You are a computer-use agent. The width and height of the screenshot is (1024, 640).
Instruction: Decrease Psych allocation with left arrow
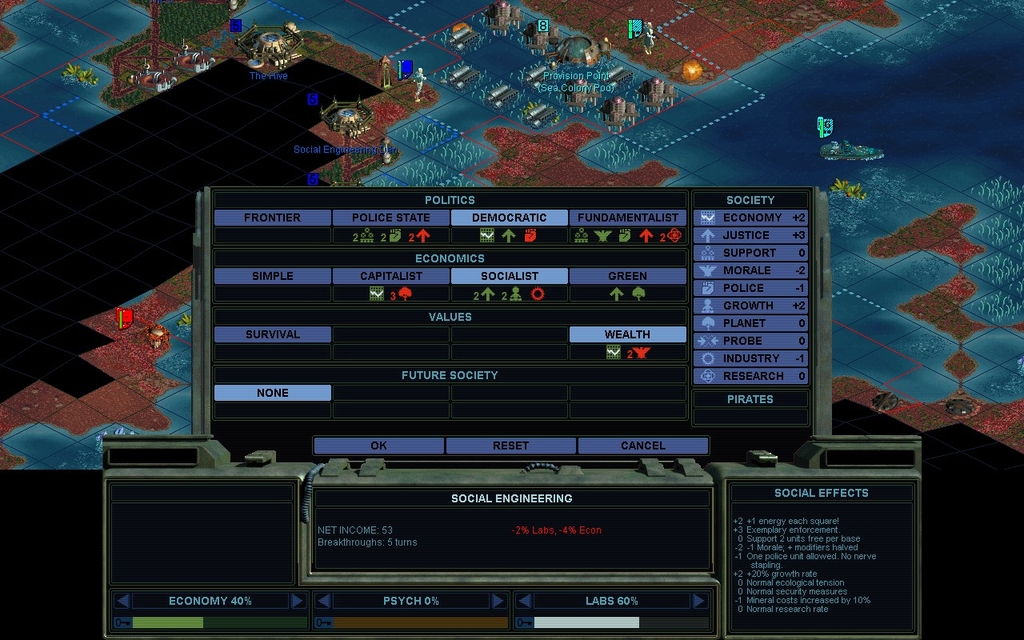pyautogui.click(x=324, y=601)
